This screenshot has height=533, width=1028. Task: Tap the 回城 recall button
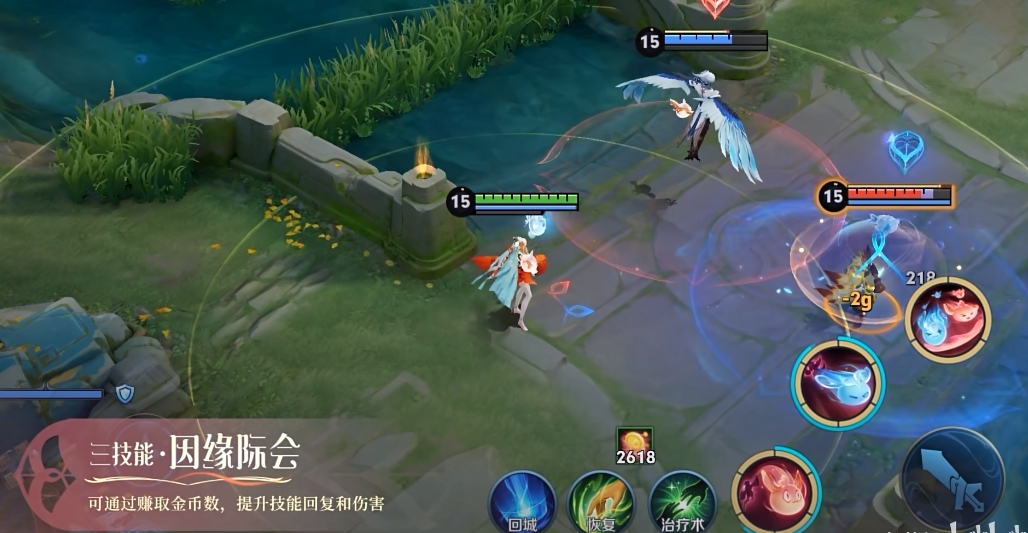[522, 502]
